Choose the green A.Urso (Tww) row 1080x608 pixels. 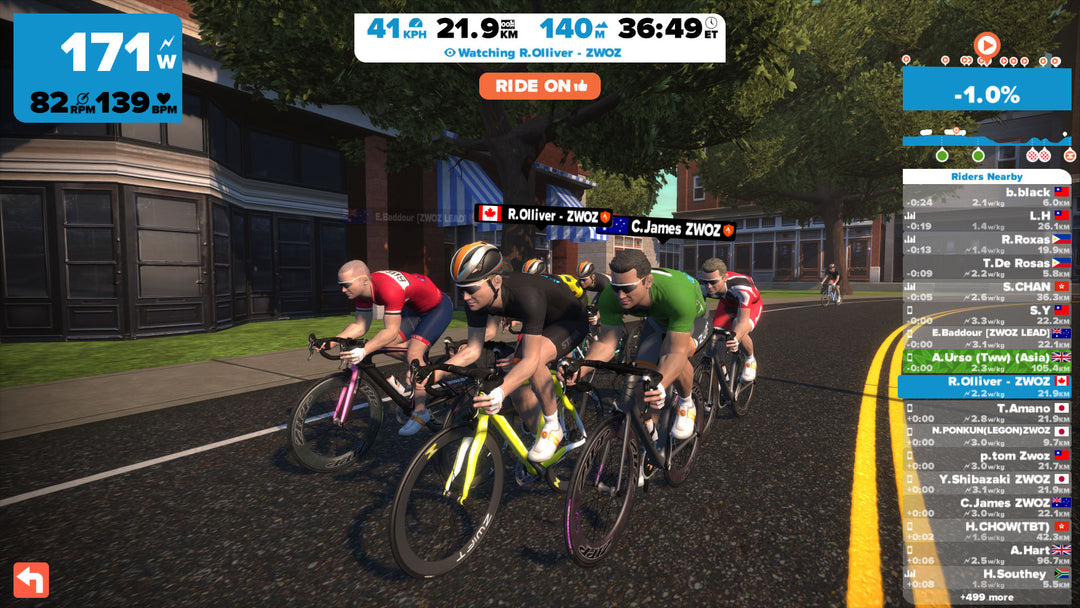[x=987, y=362]
